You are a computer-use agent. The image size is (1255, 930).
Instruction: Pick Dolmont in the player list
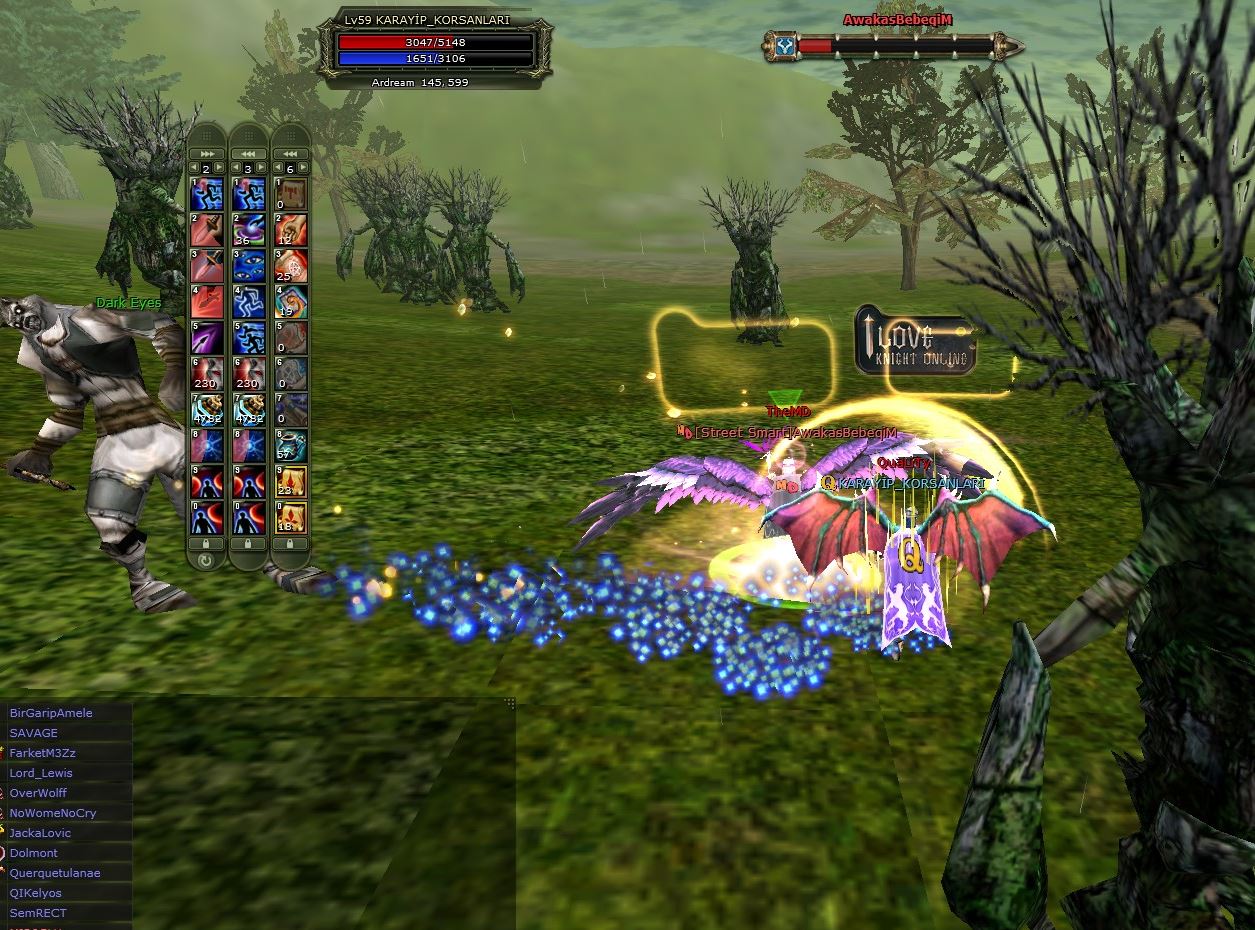coord(34,853)
